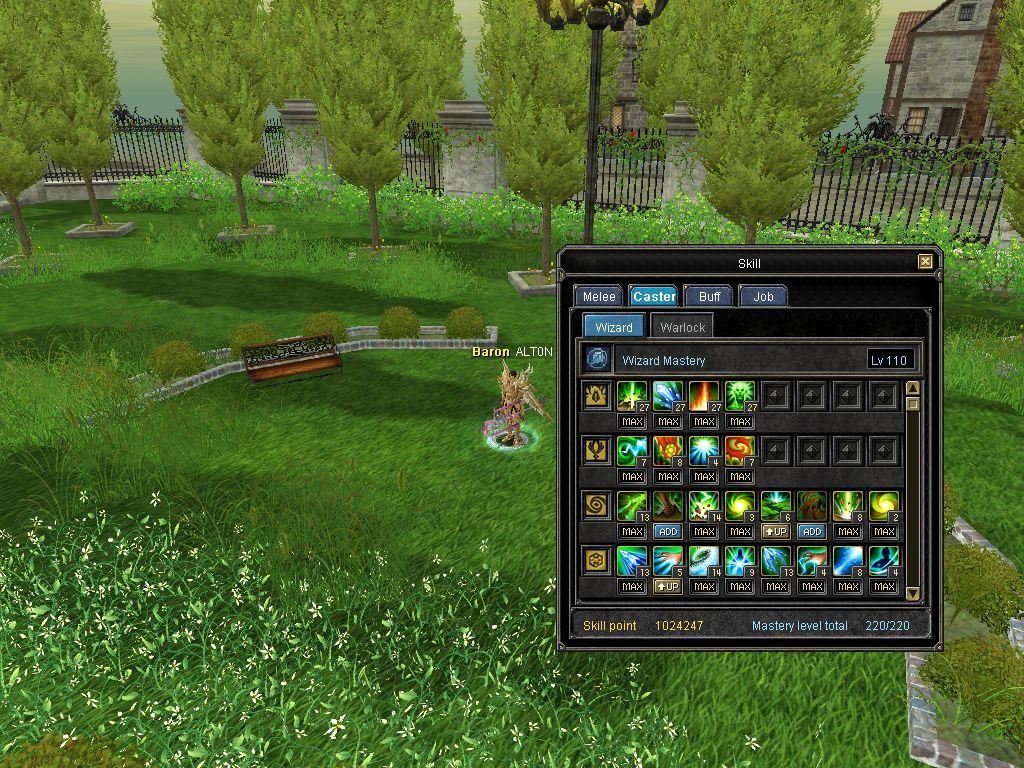Switch to the Warlock sub-tab
The width and height of the screenshot is (1024, 768).
pos(682,327)
